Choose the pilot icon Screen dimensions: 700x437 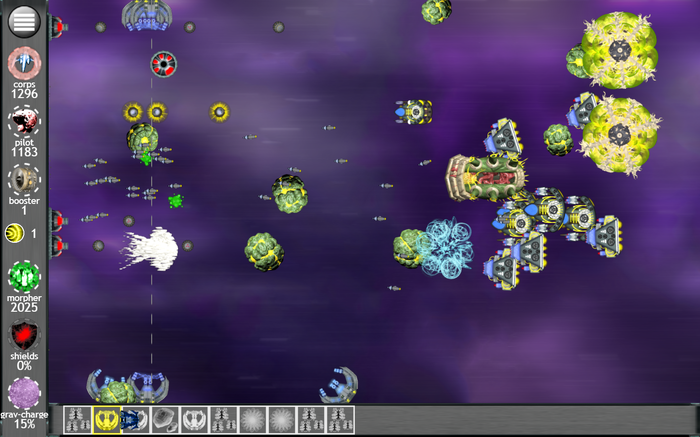pyautogui.click(x=23, y=122)
